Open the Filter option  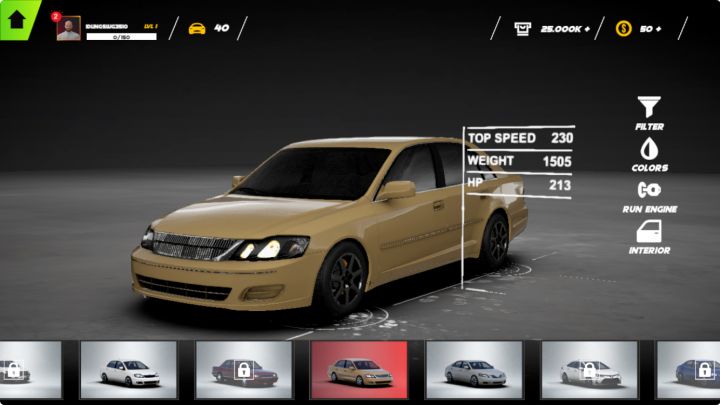tap(649, 110)
